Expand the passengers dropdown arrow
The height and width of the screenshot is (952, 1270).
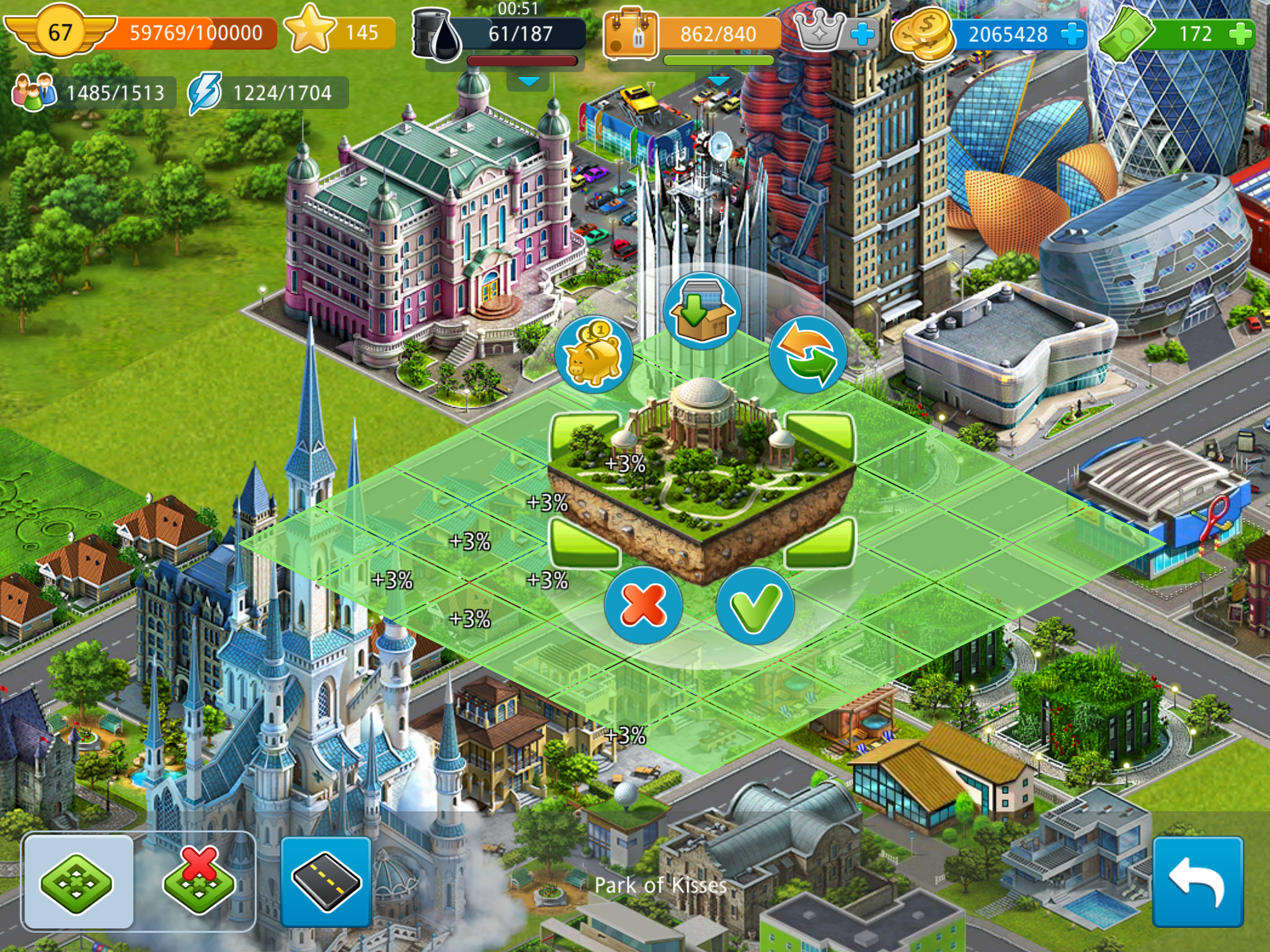(718, 82)
